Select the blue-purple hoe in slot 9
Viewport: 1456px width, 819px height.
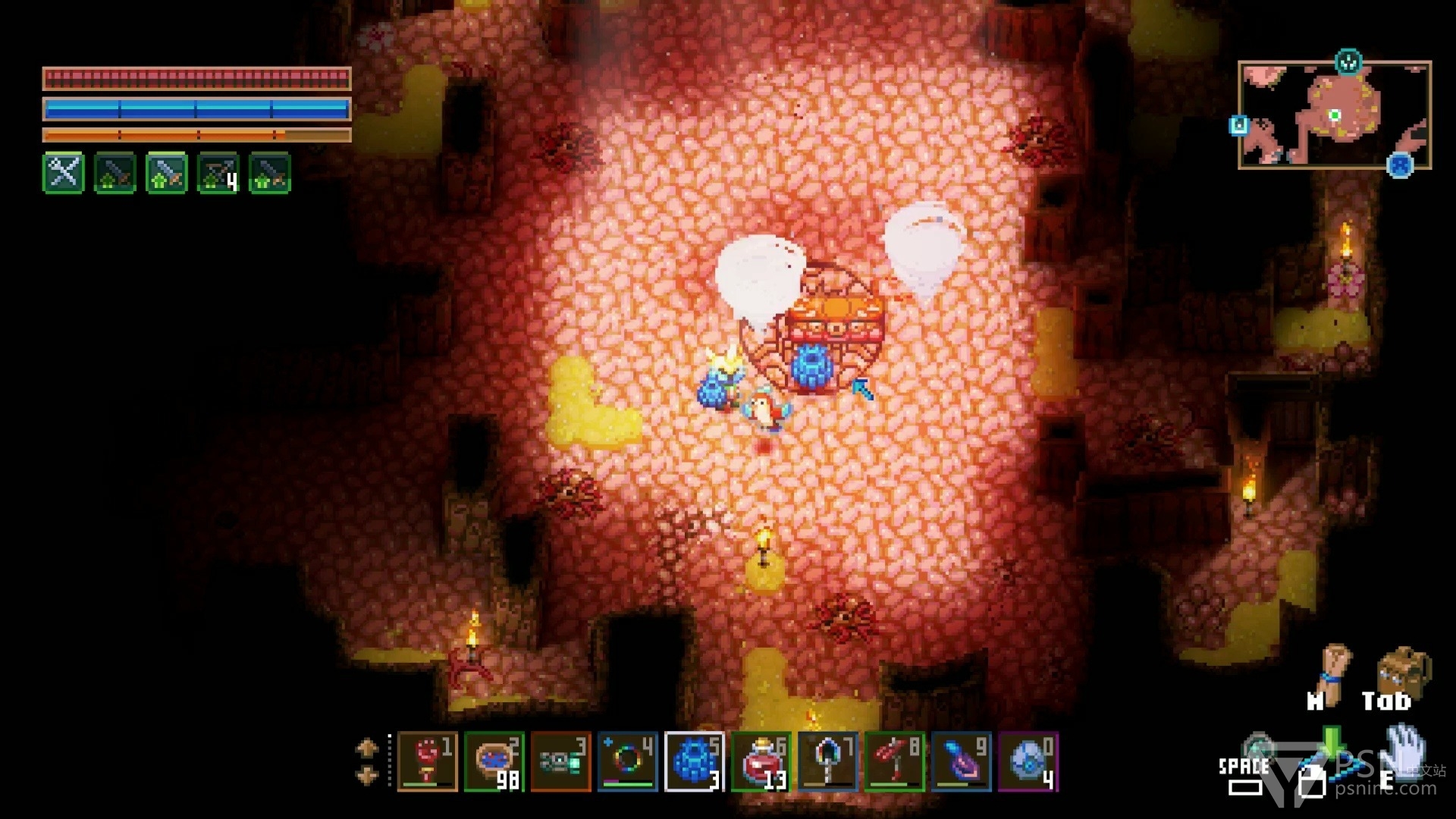point(961,761)
